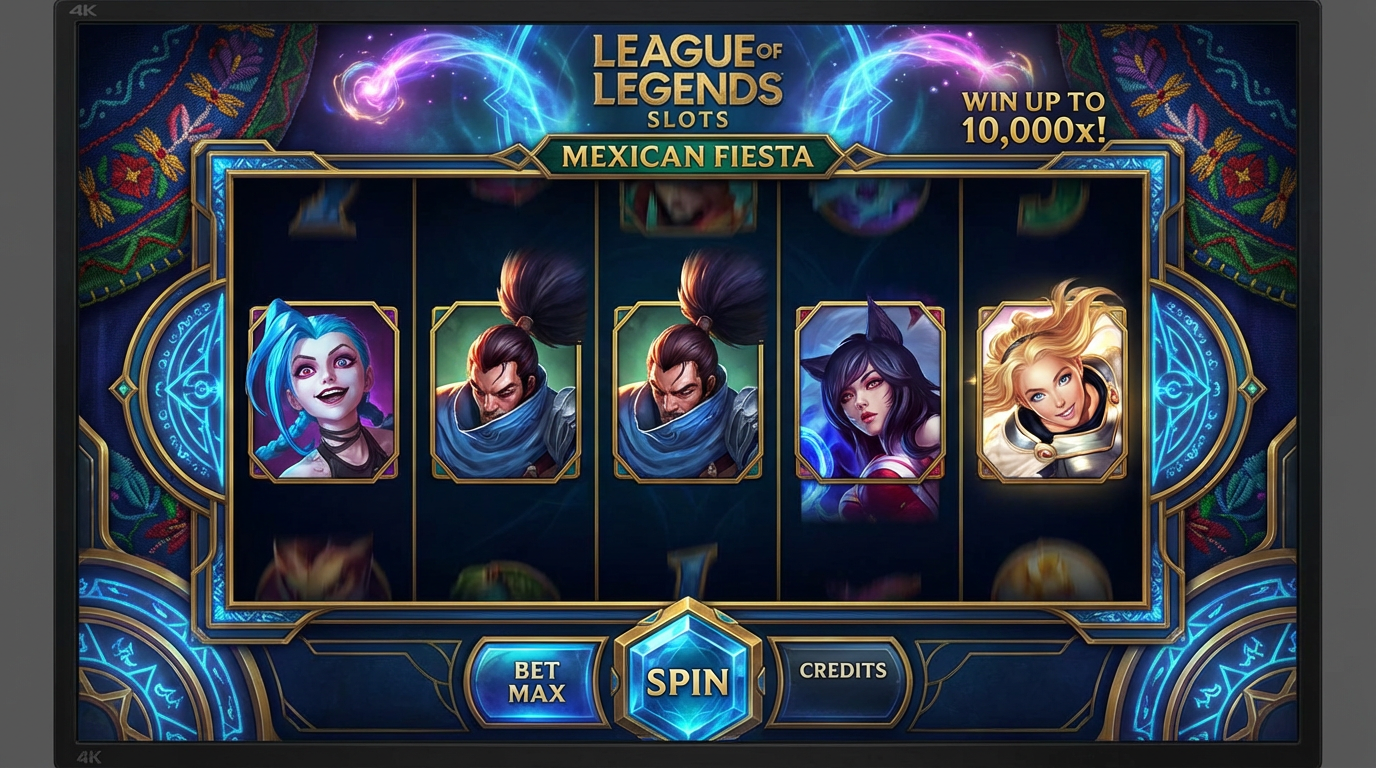The width and height of the screenshot is (1376, 768).
Task: Click the golden reel frame border
Action: [688, 172]
